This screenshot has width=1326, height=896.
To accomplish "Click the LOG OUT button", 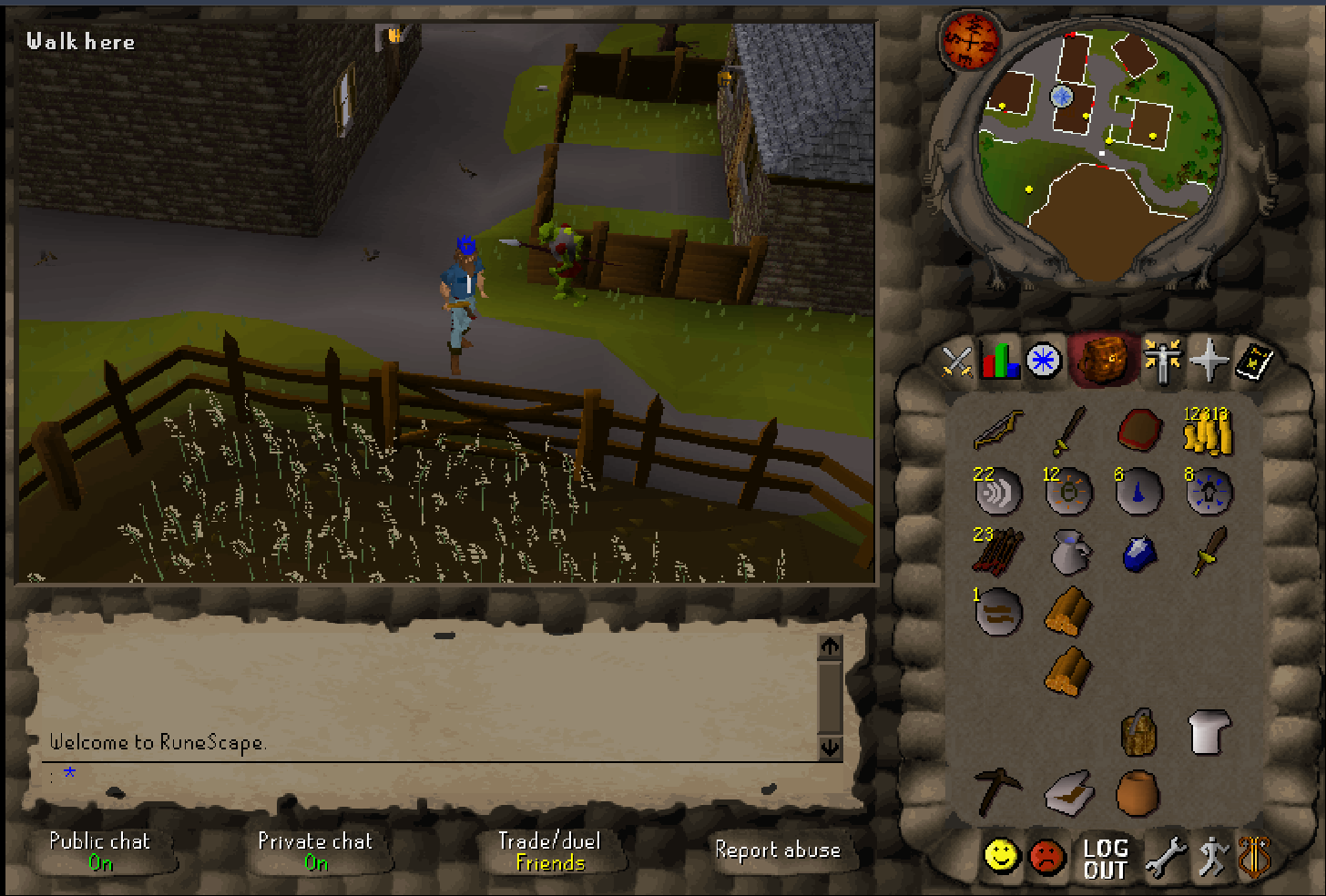I will (x=1105, y=859).
